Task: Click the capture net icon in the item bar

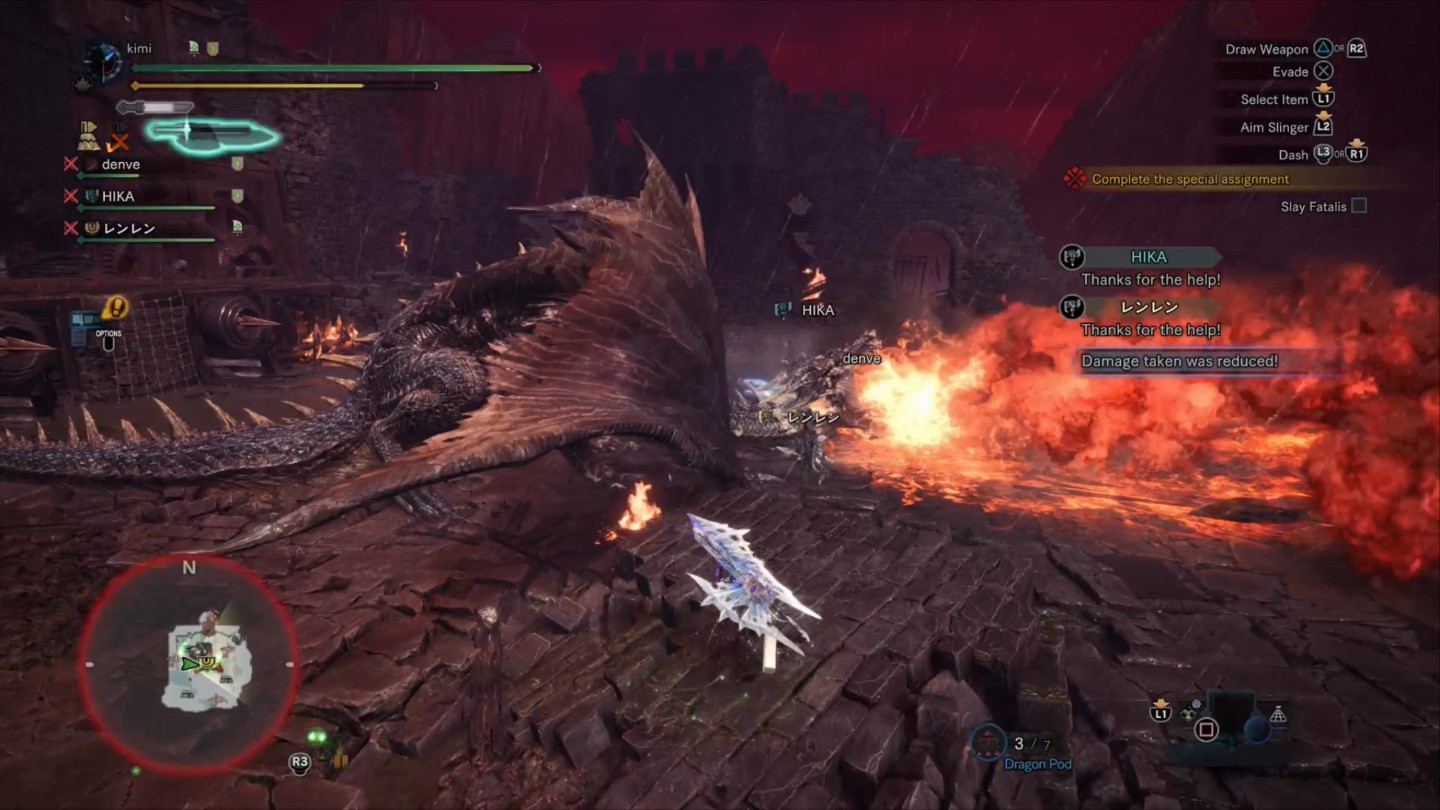Action: coord(1277,714)
